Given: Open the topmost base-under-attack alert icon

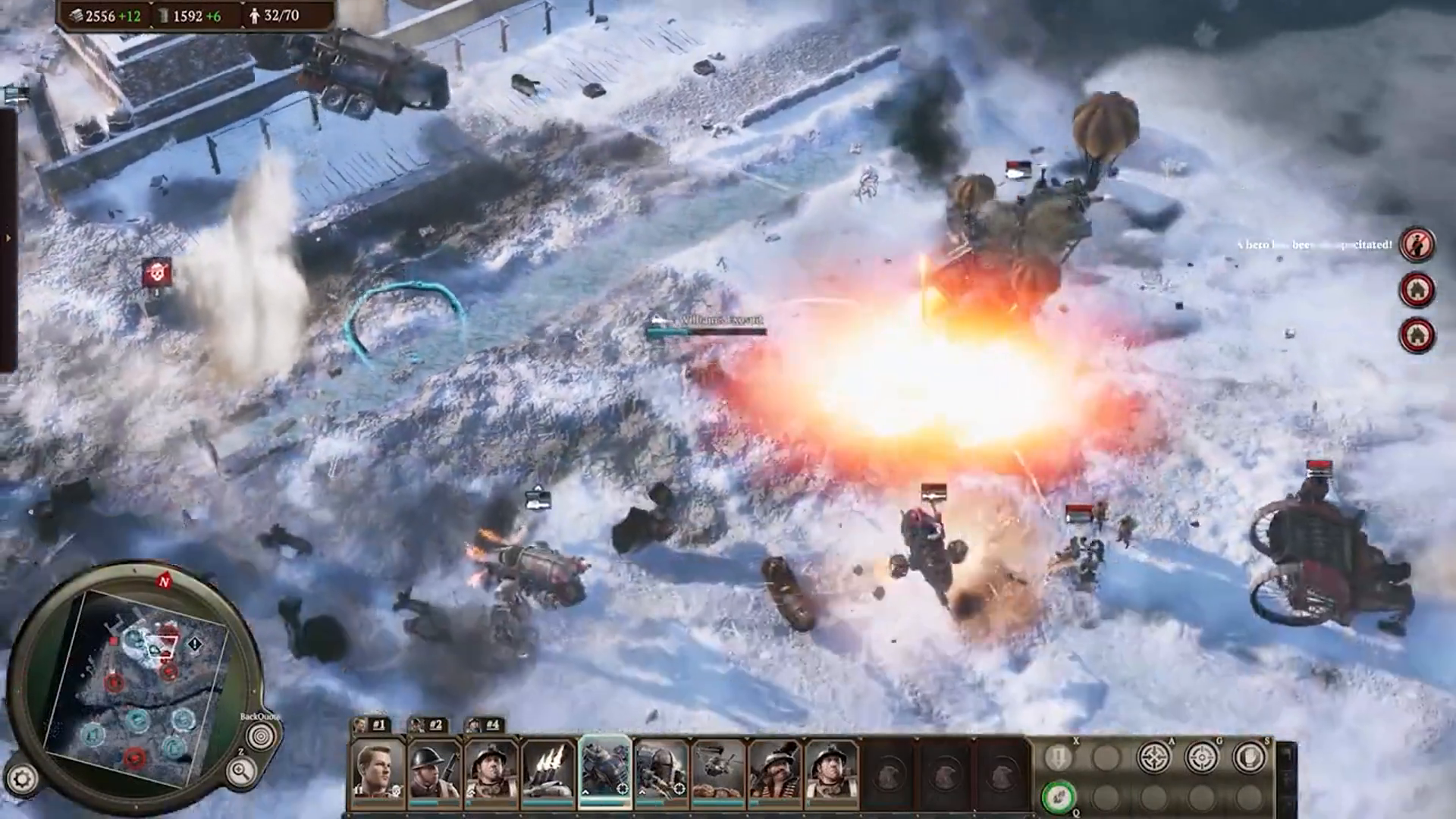Looking at the screenshot, I should 1417,290.
